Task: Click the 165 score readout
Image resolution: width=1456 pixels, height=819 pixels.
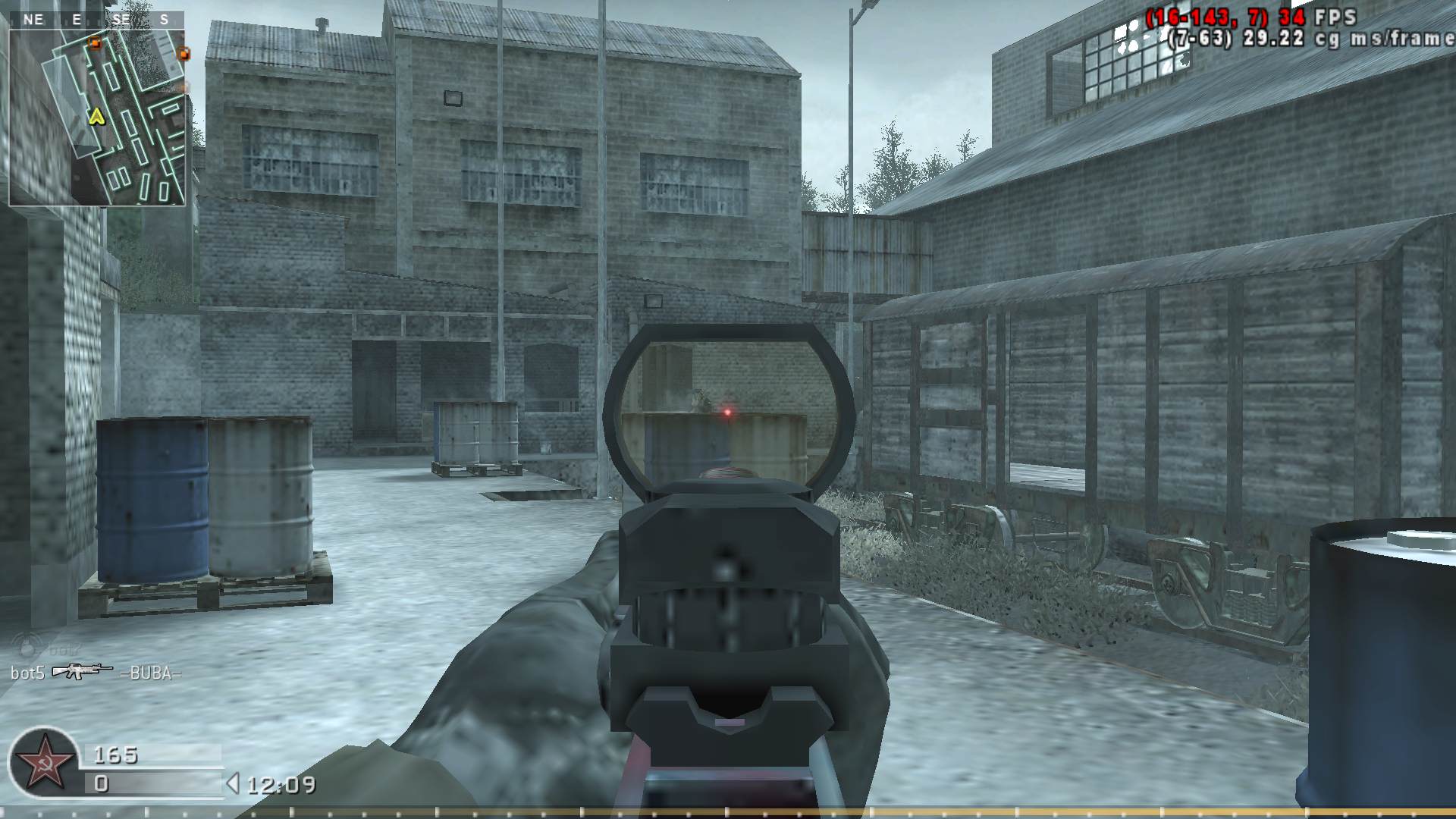Action: [x=115, y=755]
